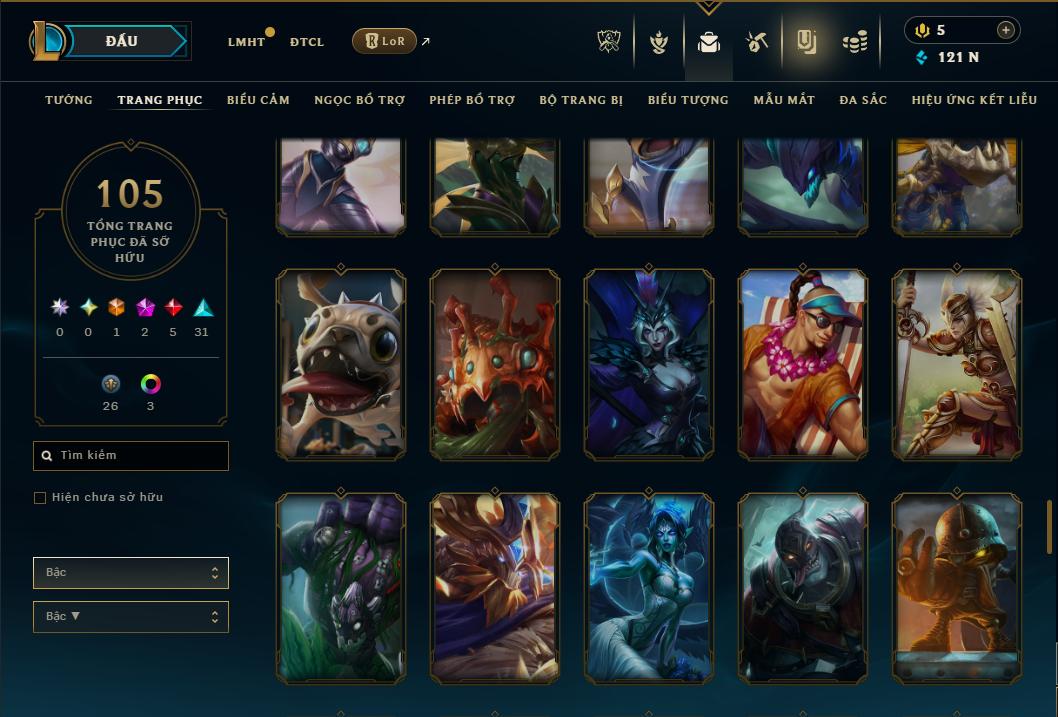1058x717 pixels.
Task: Open the HIỆU ỨNG KẾT LIỄU tab
Action: pos(974,100)
